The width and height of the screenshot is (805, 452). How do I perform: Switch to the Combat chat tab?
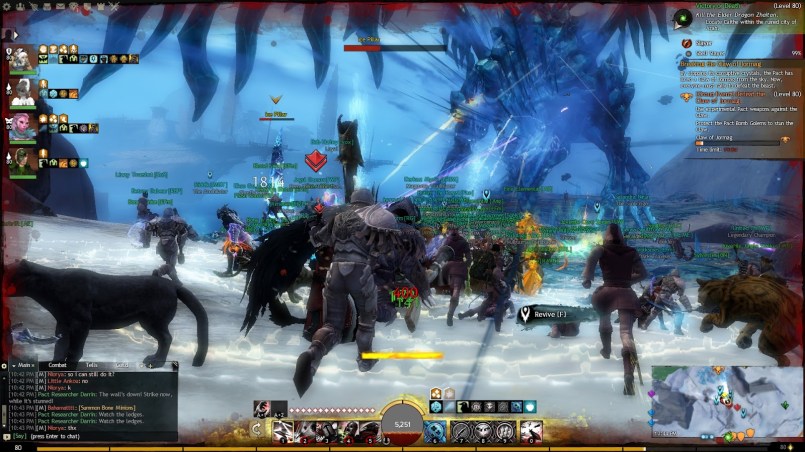point(58,366)
